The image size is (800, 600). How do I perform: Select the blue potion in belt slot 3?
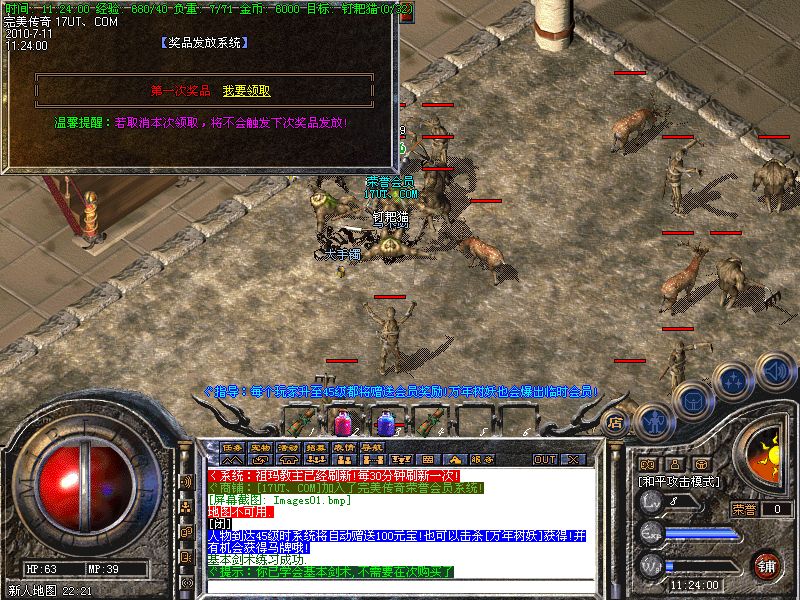click(x=385, y=421)
